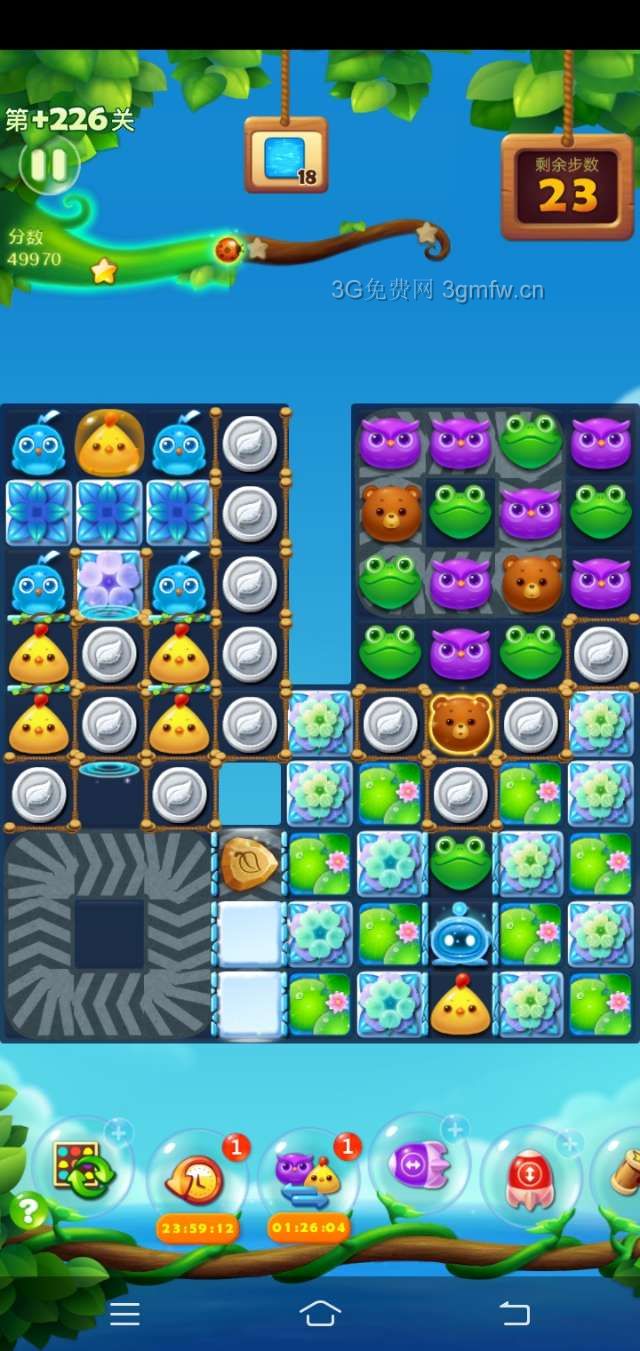
Task: Tap the brown fossil leaf stone tile
Action: click(249, 863)
